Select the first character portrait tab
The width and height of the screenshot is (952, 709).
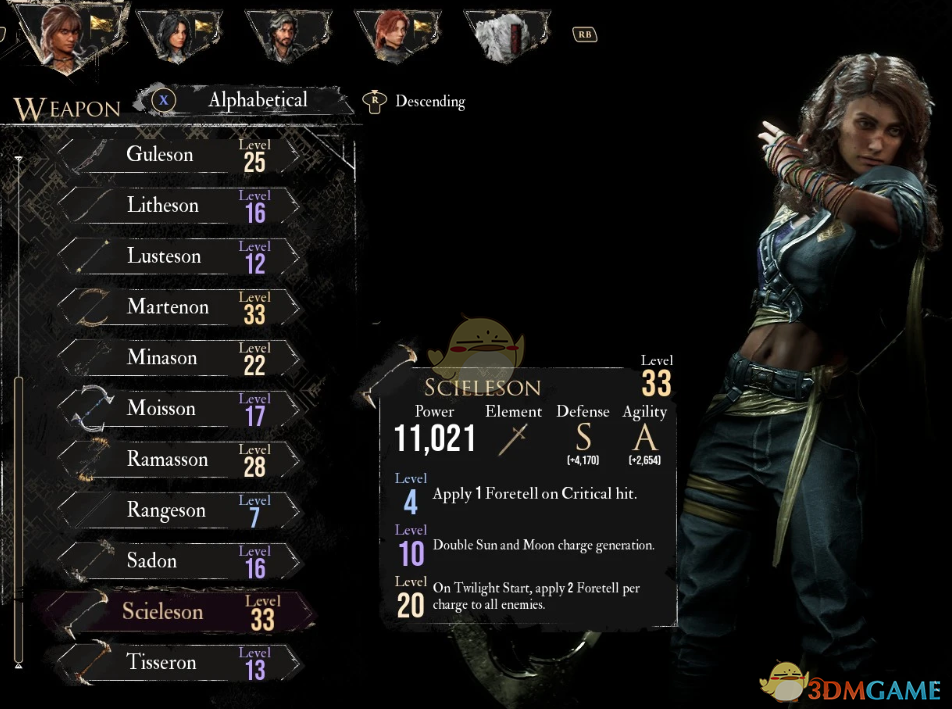click(x=66, y=38)
